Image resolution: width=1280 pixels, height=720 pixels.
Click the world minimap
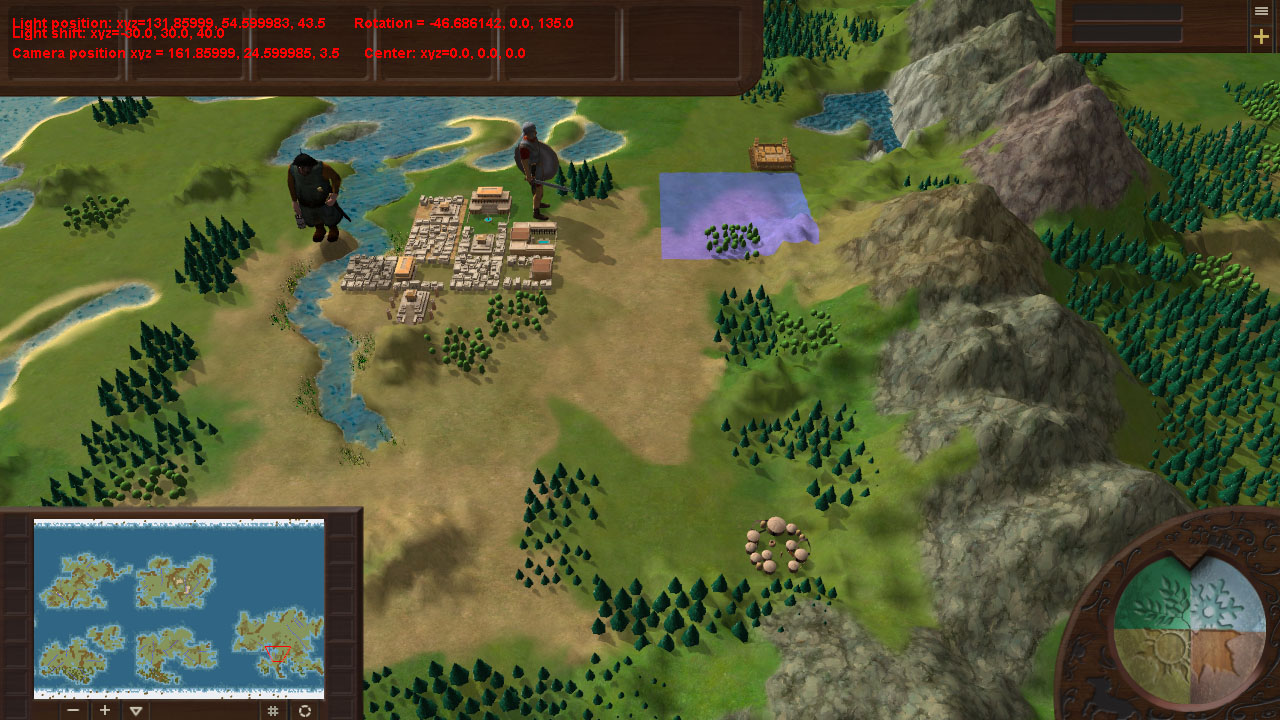179,608
